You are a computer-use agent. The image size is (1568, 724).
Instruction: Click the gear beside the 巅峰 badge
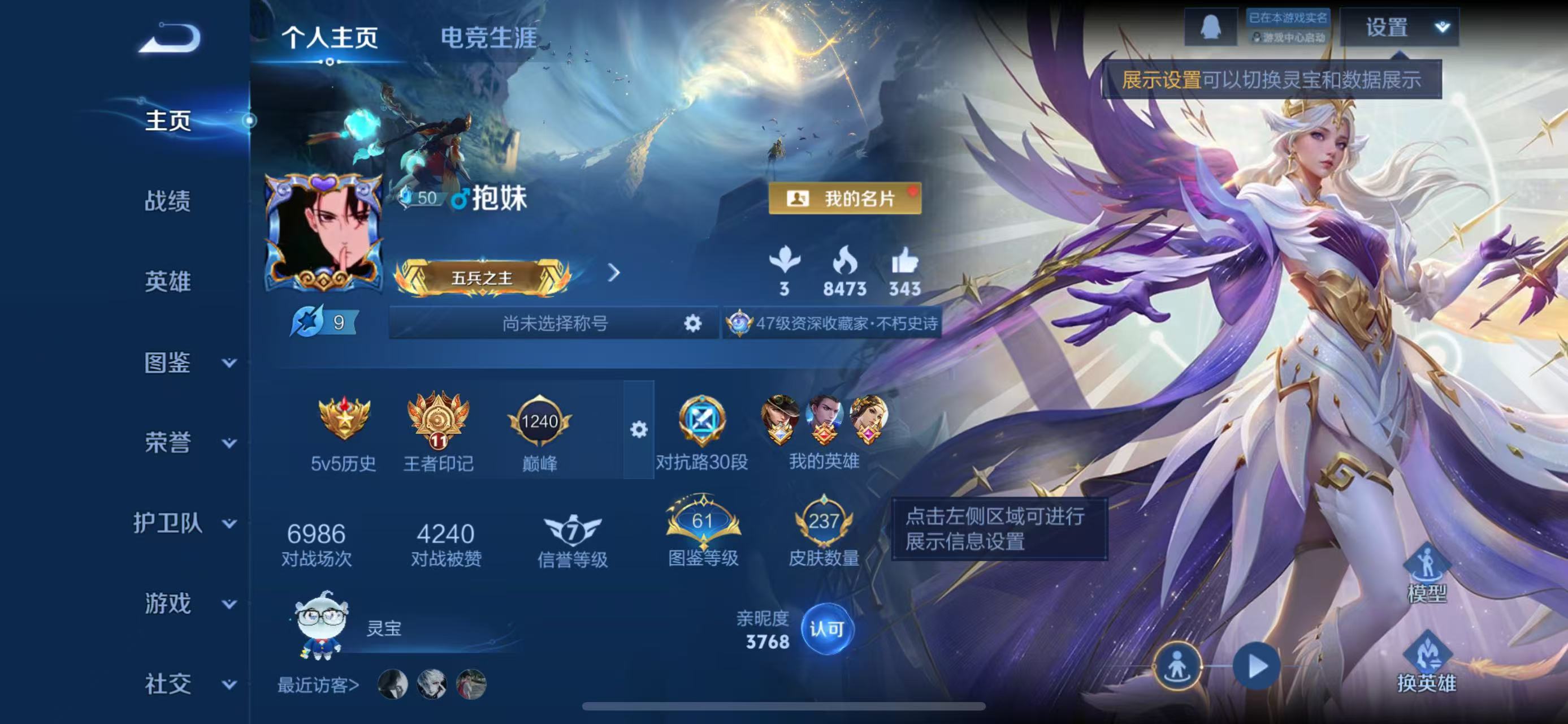[639, 430]
